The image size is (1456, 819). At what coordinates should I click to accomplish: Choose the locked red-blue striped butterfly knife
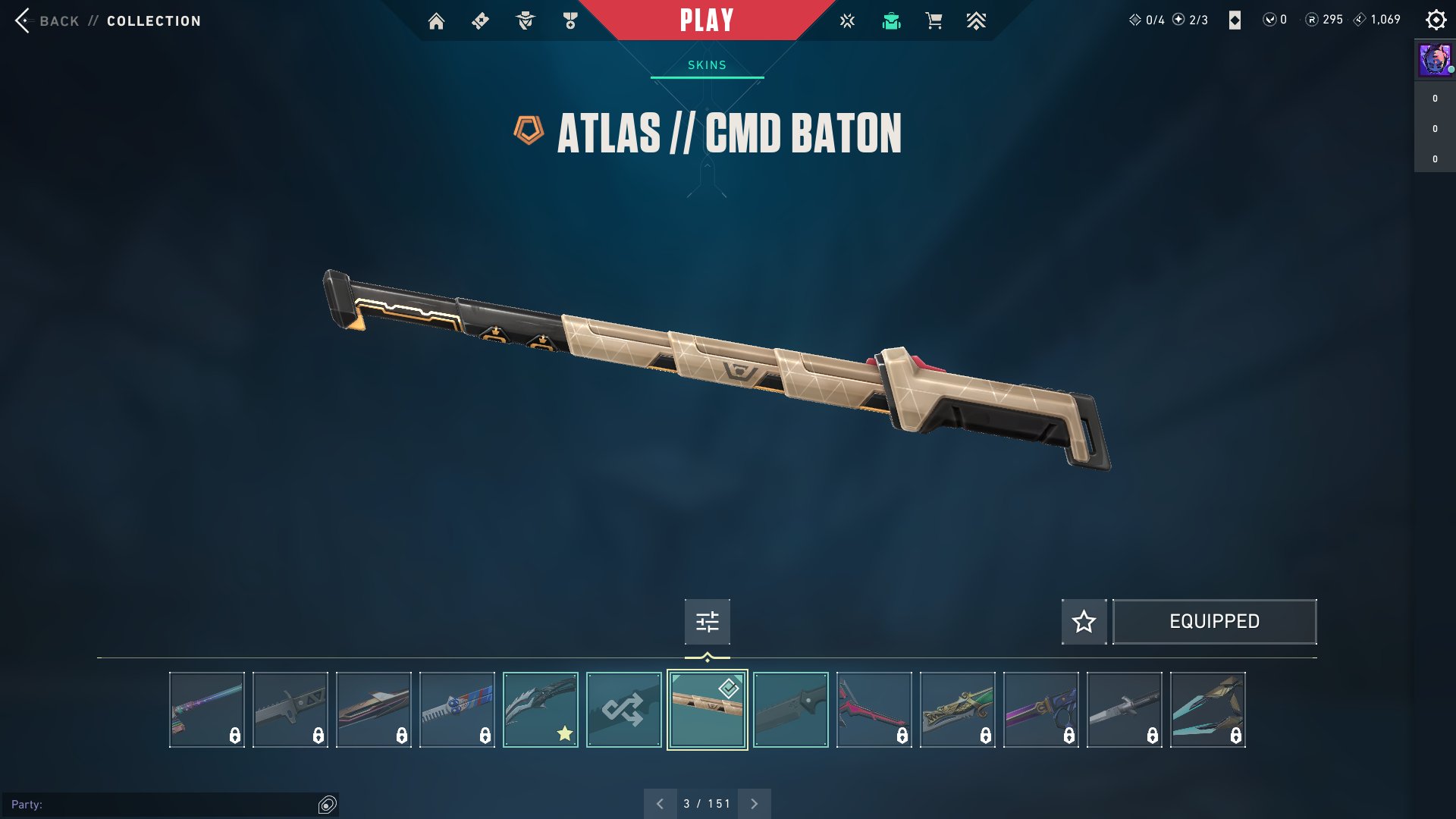(x=457, y=710)
